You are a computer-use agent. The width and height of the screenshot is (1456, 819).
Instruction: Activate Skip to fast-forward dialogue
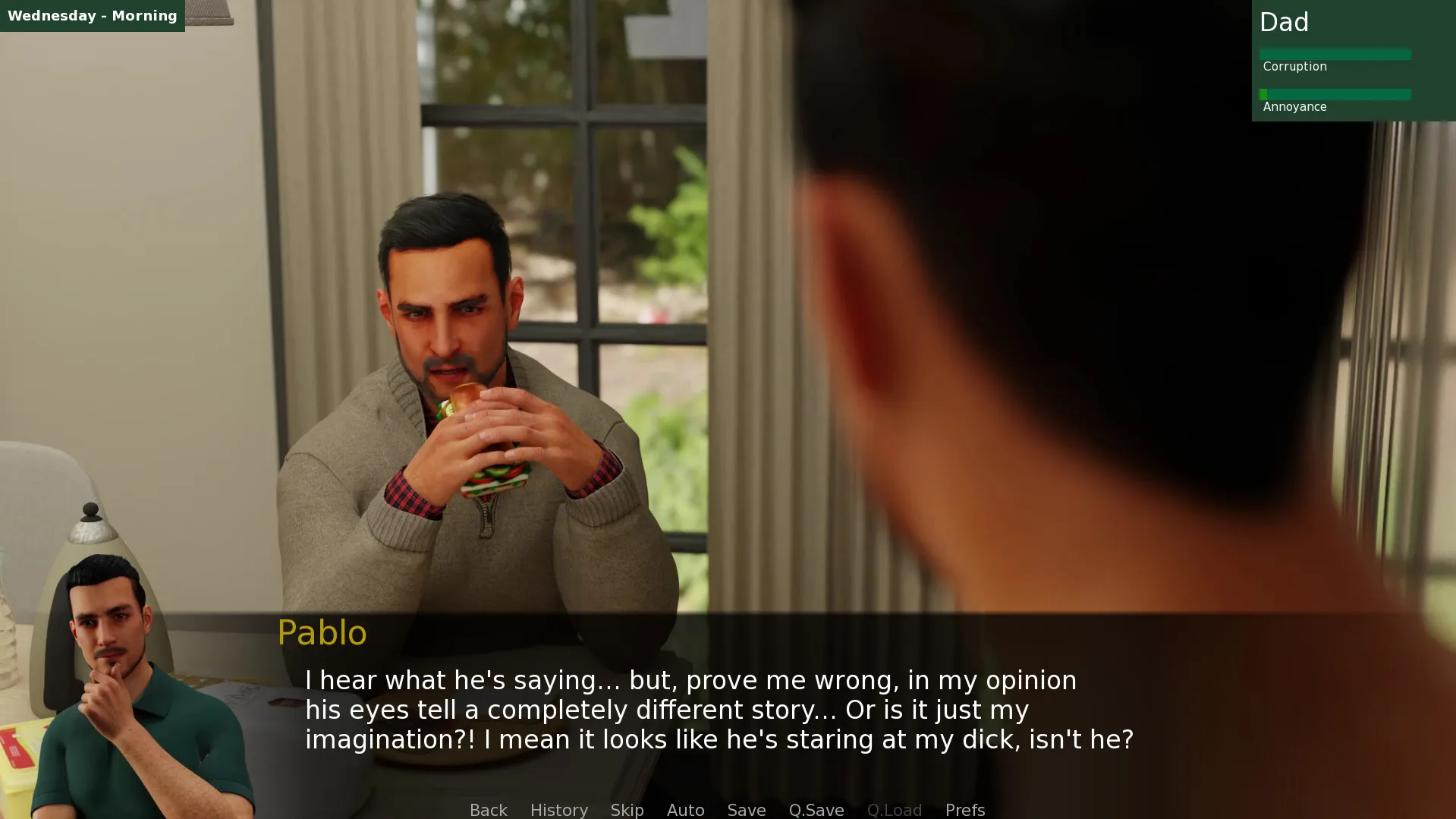pos(627,809)
